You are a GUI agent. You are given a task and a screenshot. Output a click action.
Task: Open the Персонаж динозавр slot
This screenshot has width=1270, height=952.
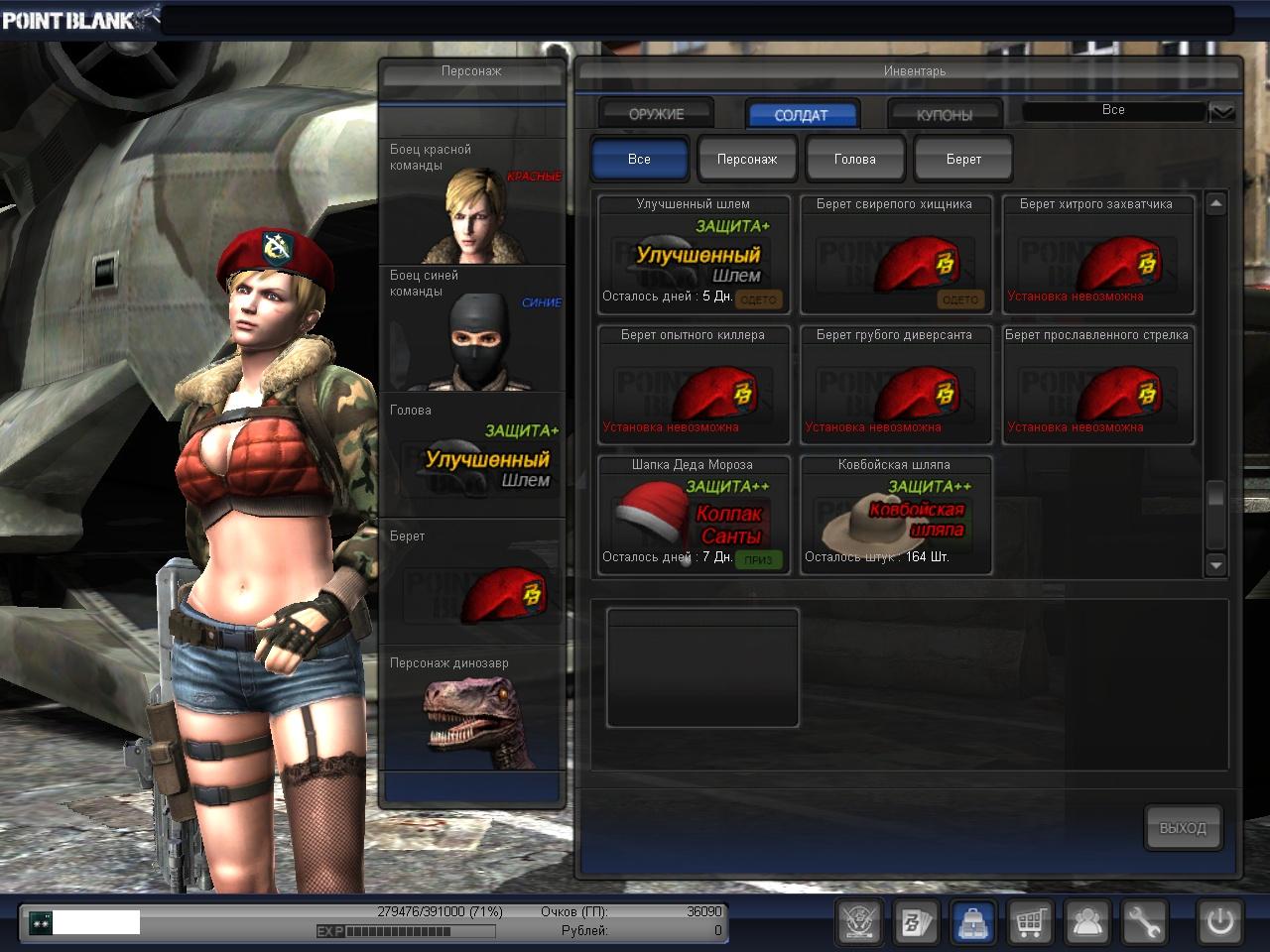tap(472, 709)
